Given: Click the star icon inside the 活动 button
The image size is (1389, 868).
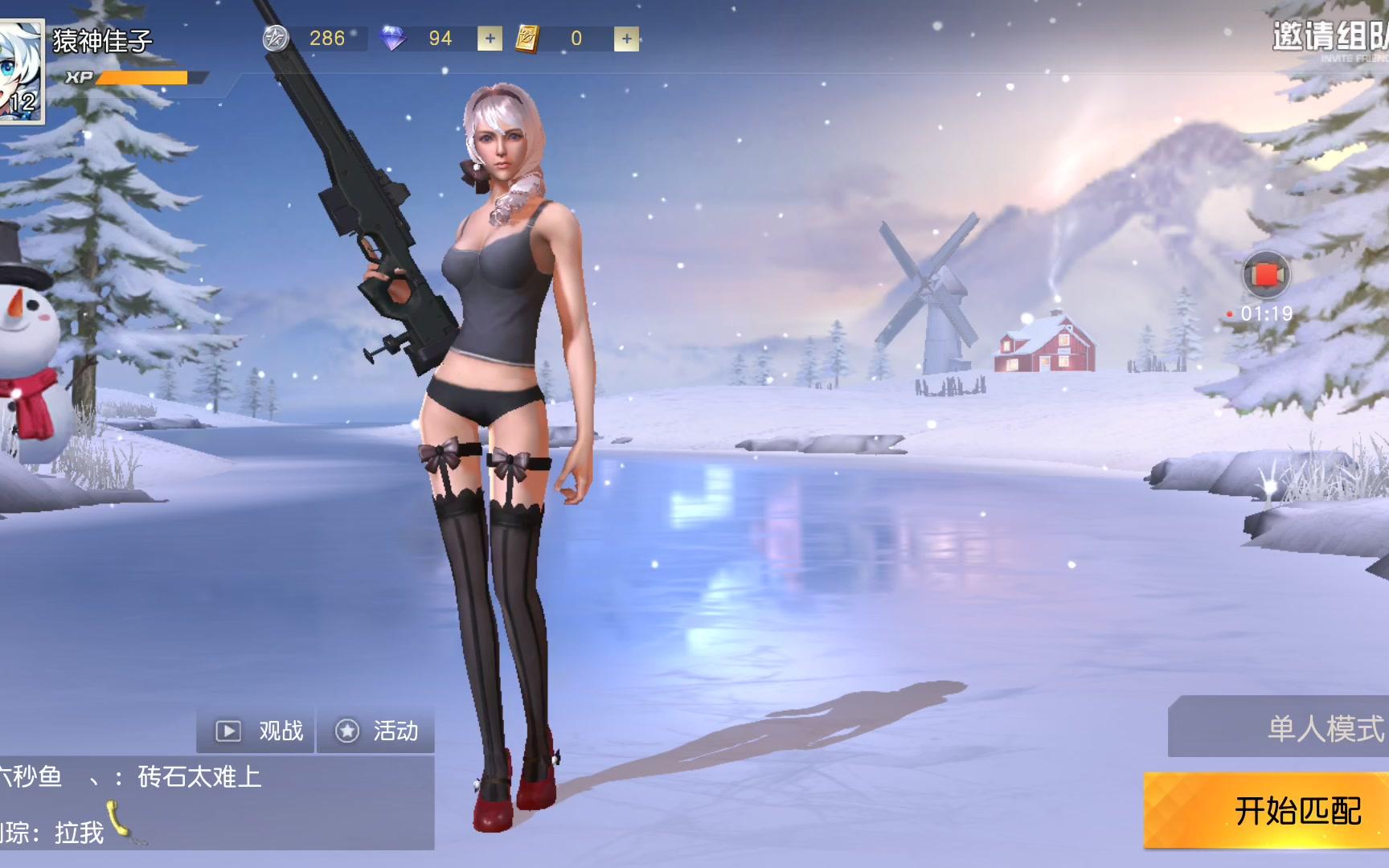Looking at the screenshot, I should tap(348, 731).
